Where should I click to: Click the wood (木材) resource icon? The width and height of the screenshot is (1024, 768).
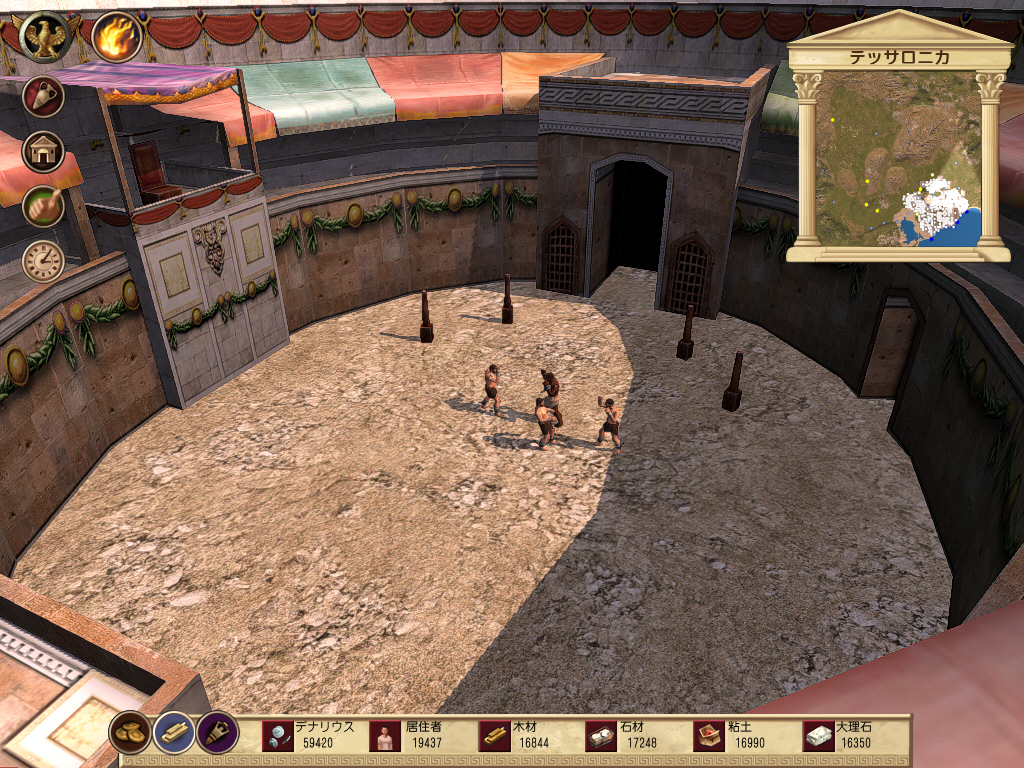pyautogui.click(x=494, y=737)
